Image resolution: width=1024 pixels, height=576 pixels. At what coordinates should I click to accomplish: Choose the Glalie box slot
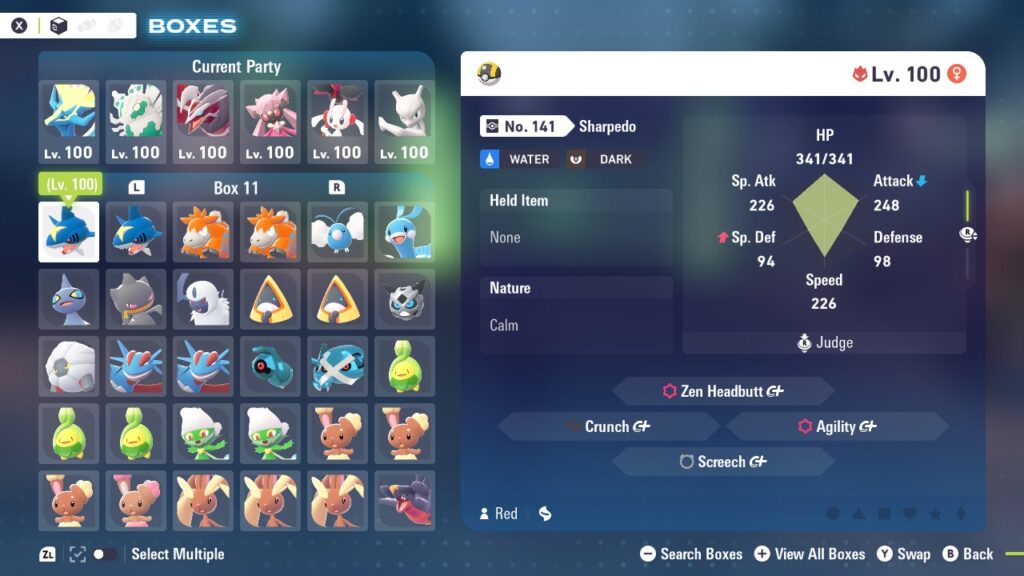tap(405, 298)
